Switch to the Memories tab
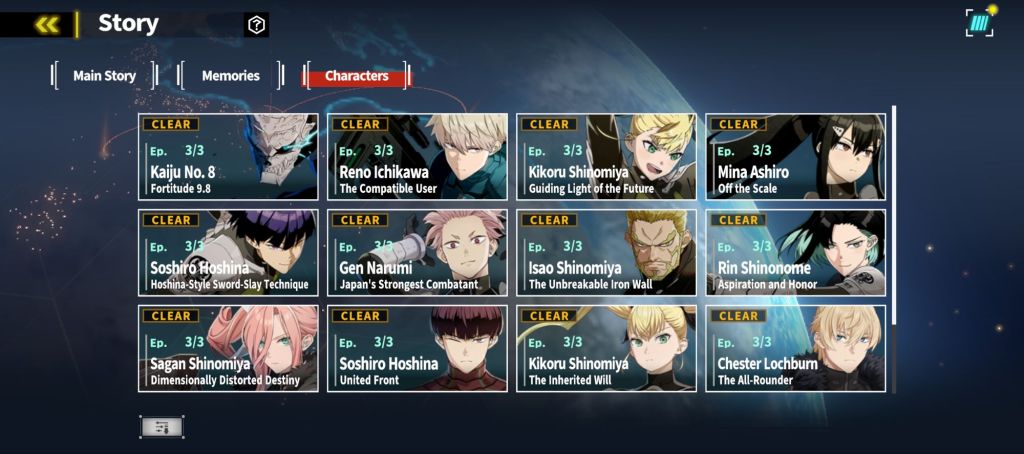Viewport: 1024px width, 454px height. (x=230, y=76)
